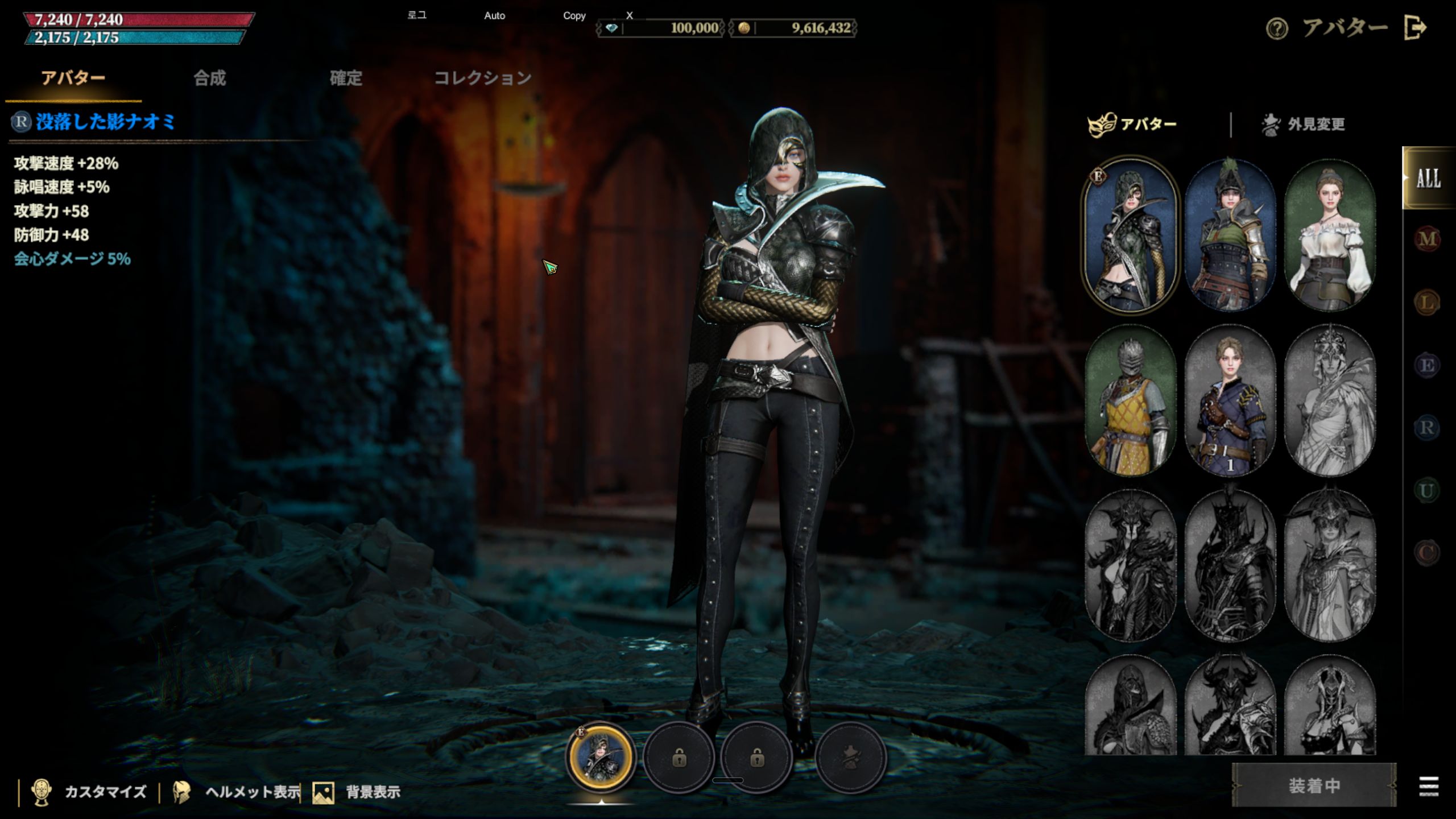Image resolution: width=1456 pixels, height=819 pixels.
Task: Choose the yellow tunic knight avatar
Action: tap(1131, 400)
